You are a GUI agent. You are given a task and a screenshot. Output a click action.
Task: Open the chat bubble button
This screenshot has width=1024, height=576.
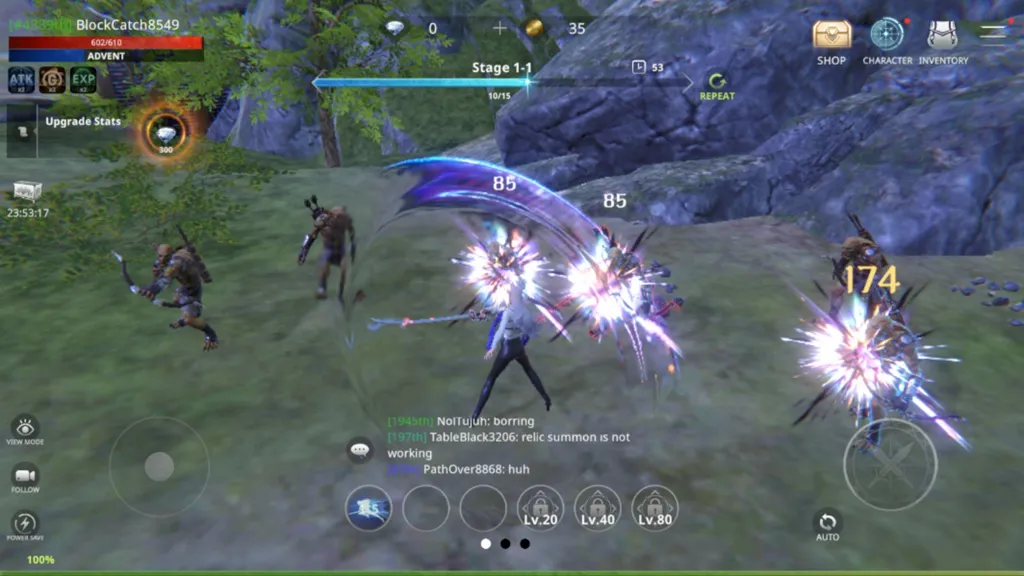tap(360, 450)
